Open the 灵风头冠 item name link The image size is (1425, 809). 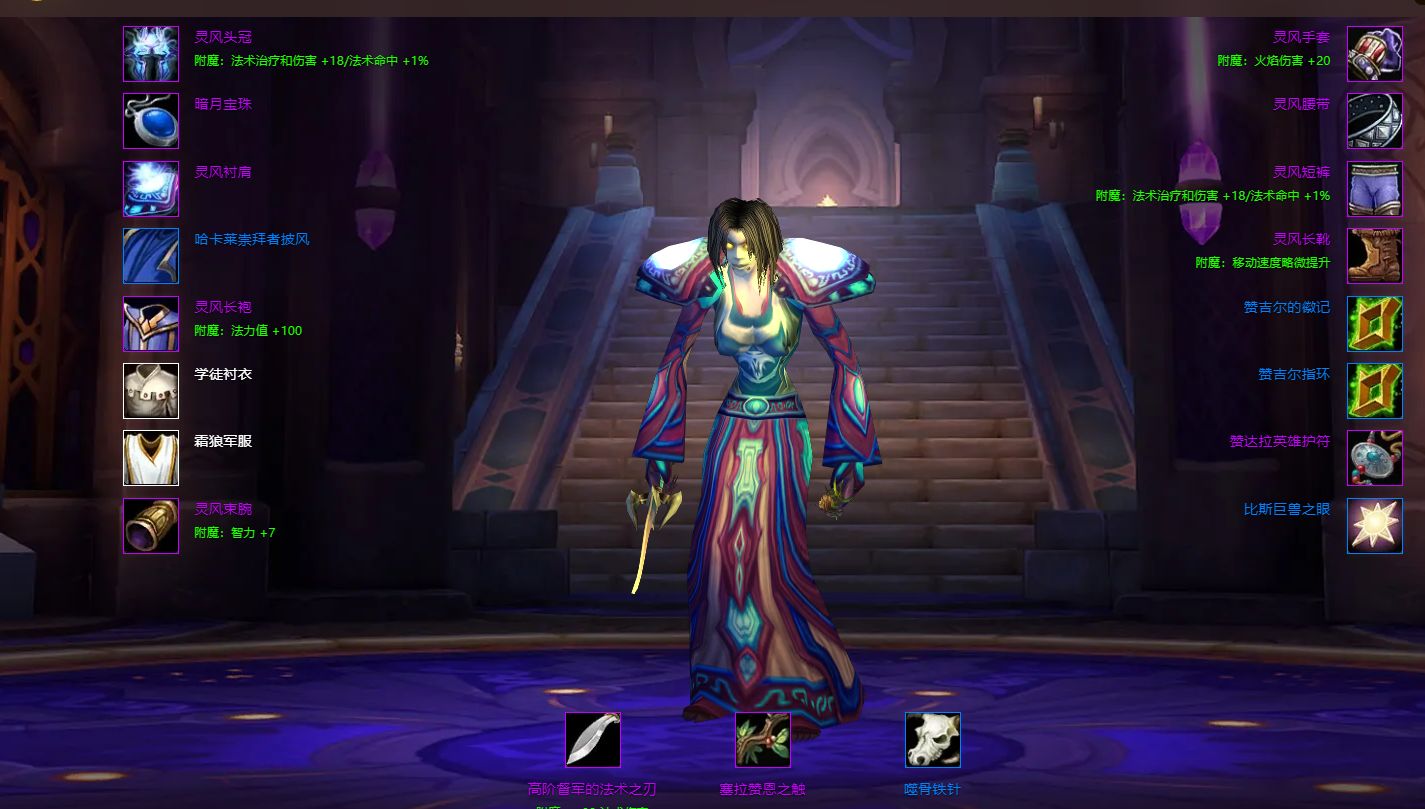[223, 38]
